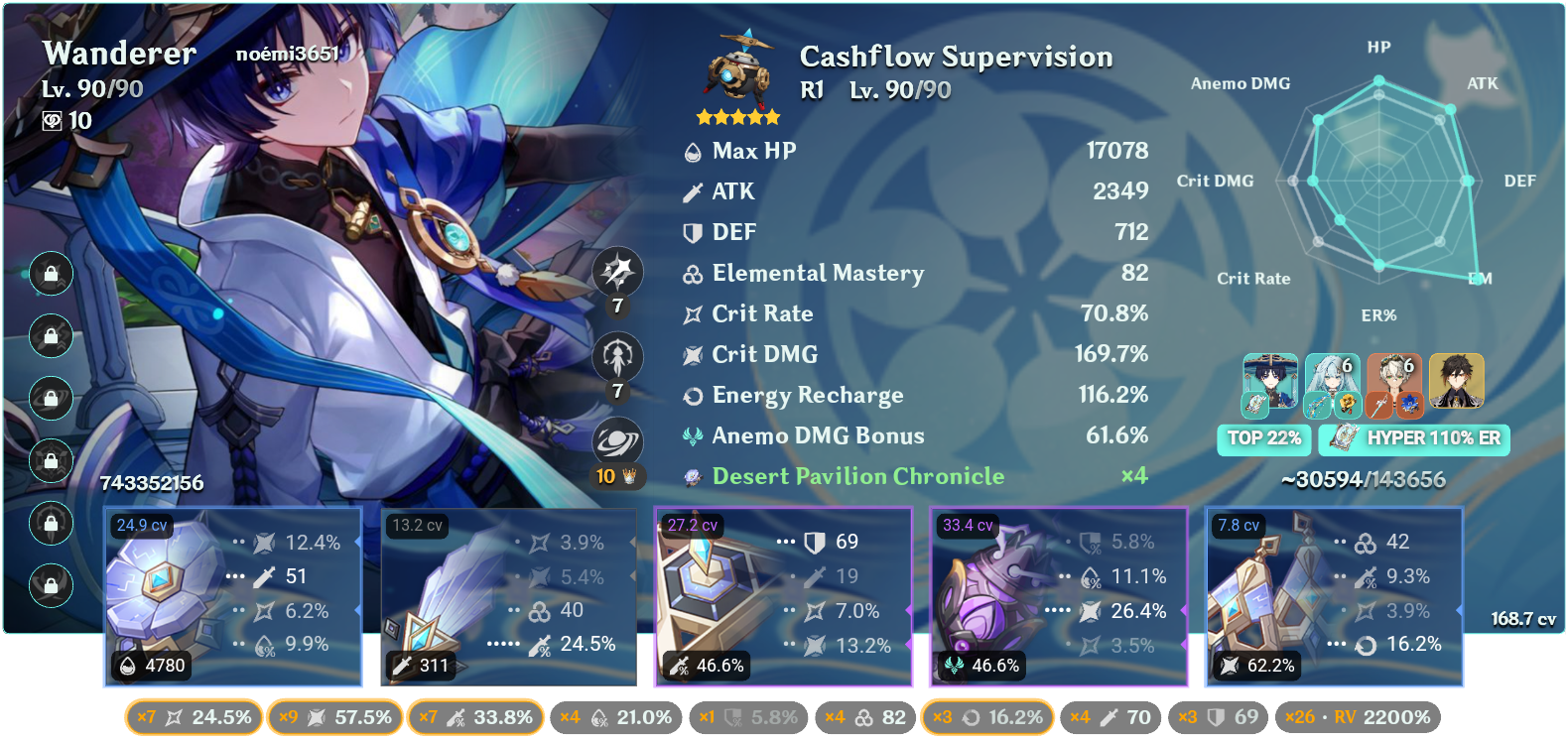Click the Desert Pavilion Chronicle set icon
This screenshot has height=741, width=1568.
pos(694,476)
